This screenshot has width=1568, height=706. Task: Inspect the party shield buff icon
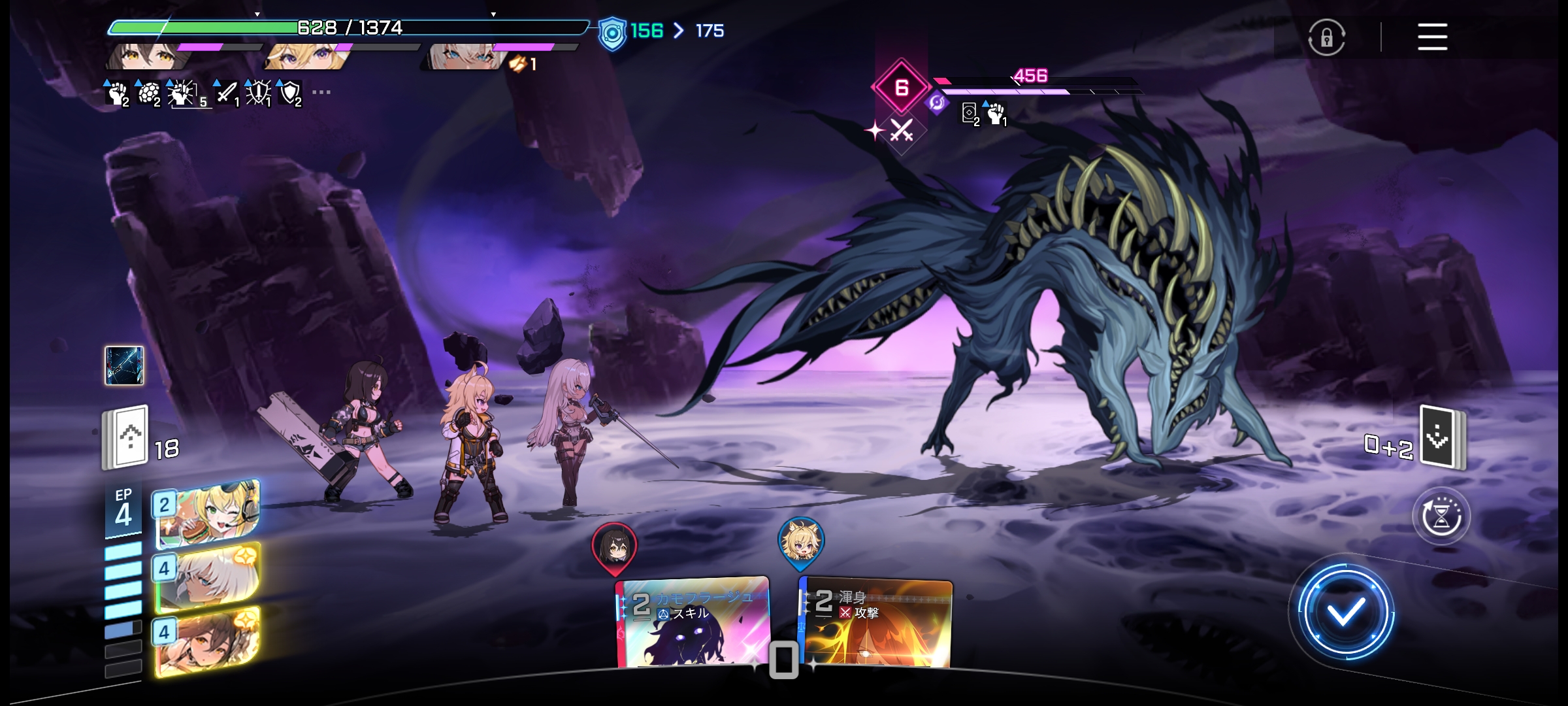coord(289,93)
